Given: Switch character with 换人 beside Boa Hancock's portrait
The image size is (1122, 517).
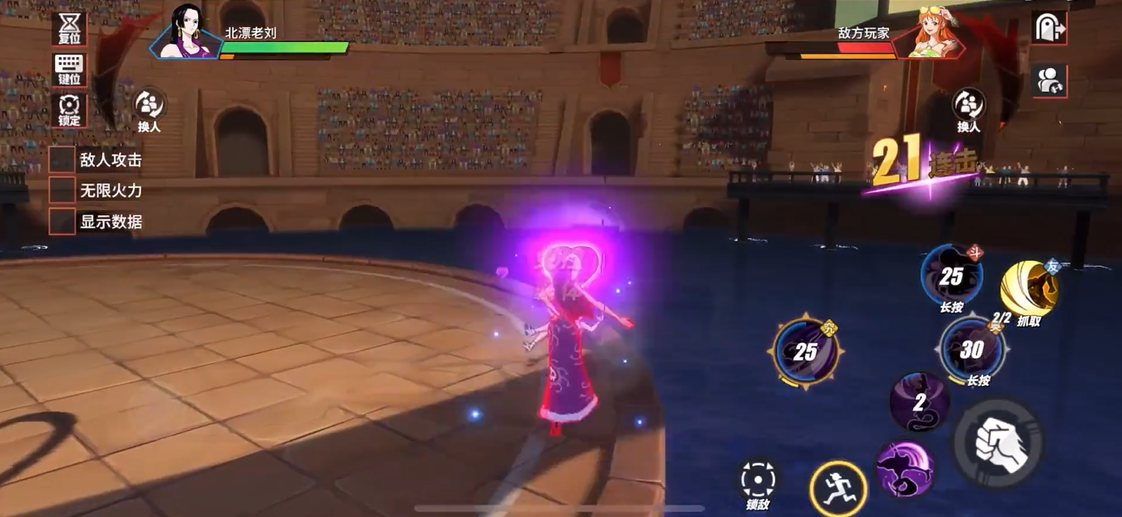Looking at the screenshot, I should coord(149,109).
